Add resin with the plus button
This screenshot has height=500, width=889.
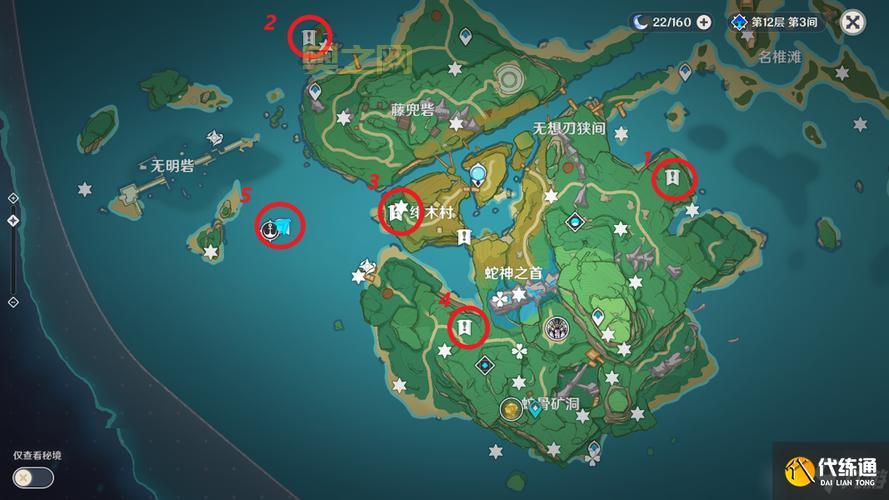(704, 22)
